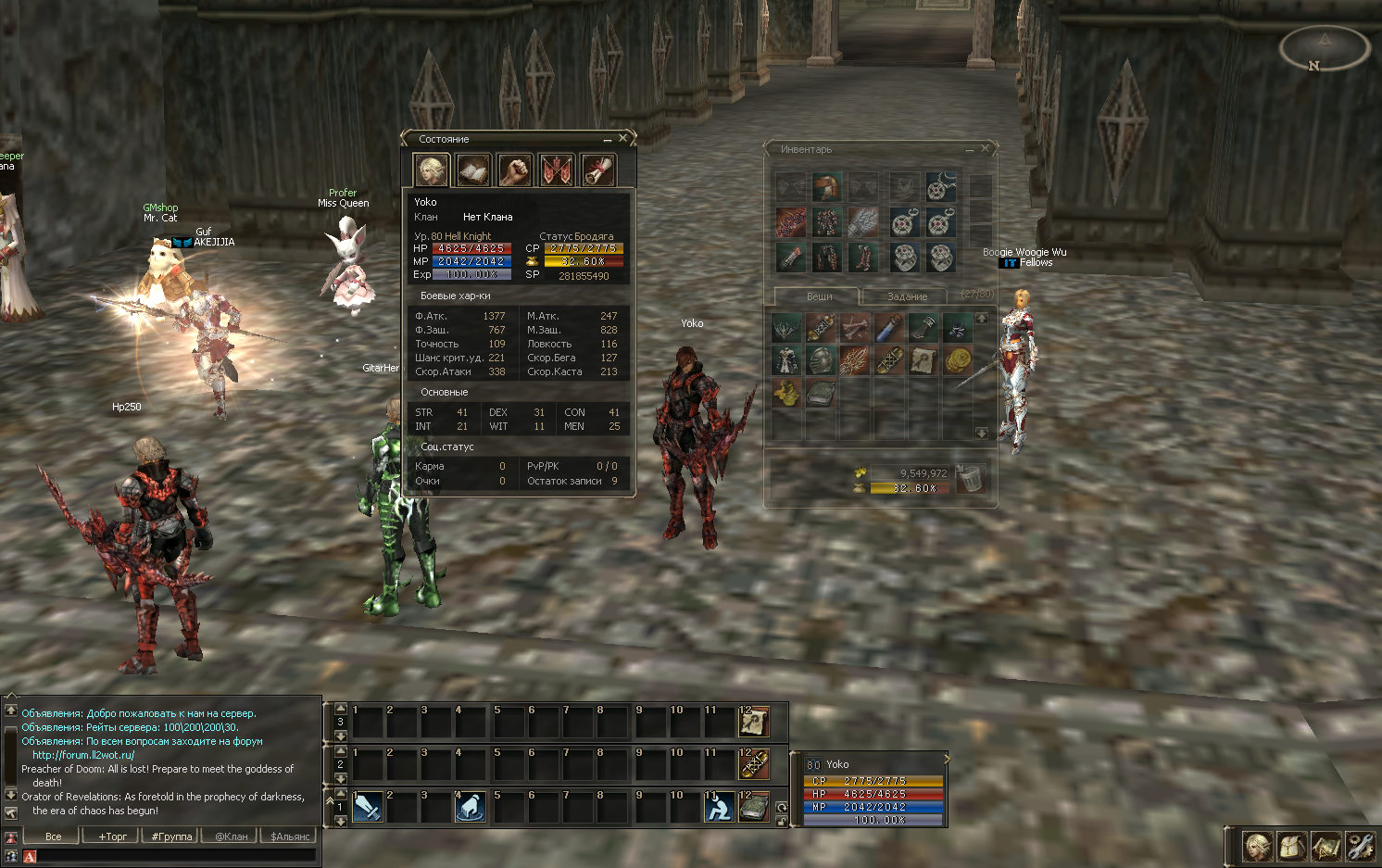Switch to the fist actions tab

(515, 170)
